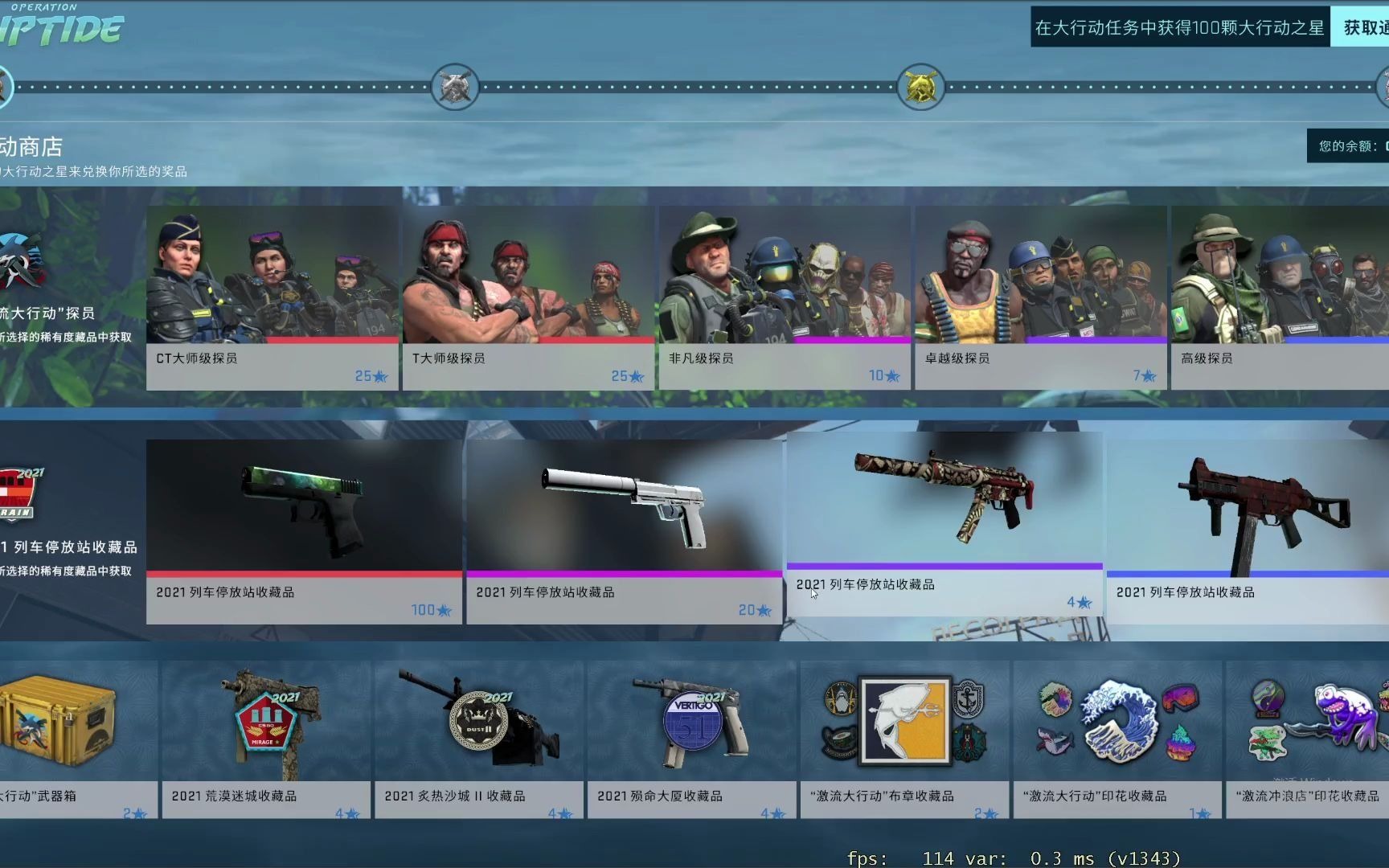Click the golden medal icon on the progress track

pos(919,86)
